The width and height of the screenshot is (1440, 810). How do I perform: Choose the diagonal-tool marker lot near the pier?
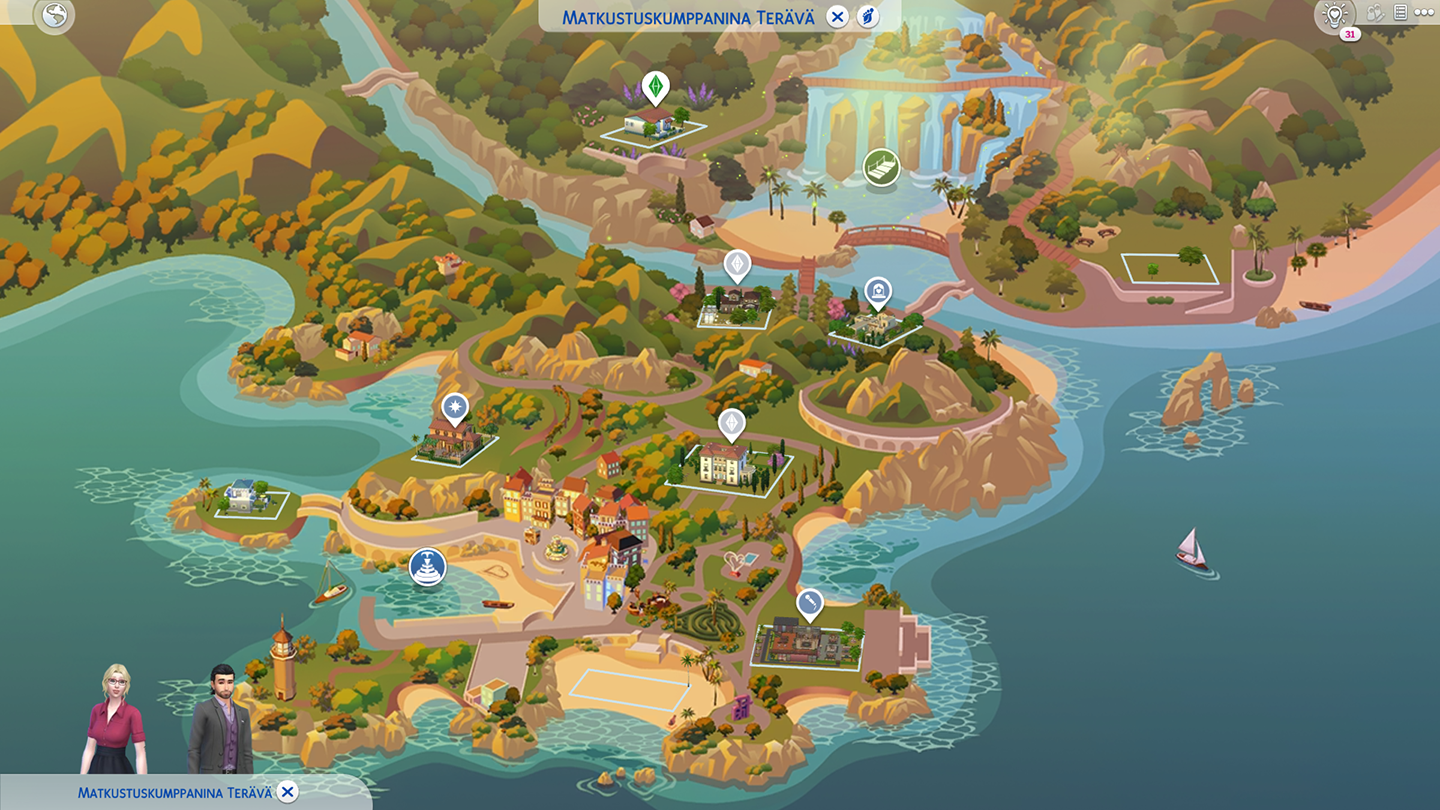(809, 604)
